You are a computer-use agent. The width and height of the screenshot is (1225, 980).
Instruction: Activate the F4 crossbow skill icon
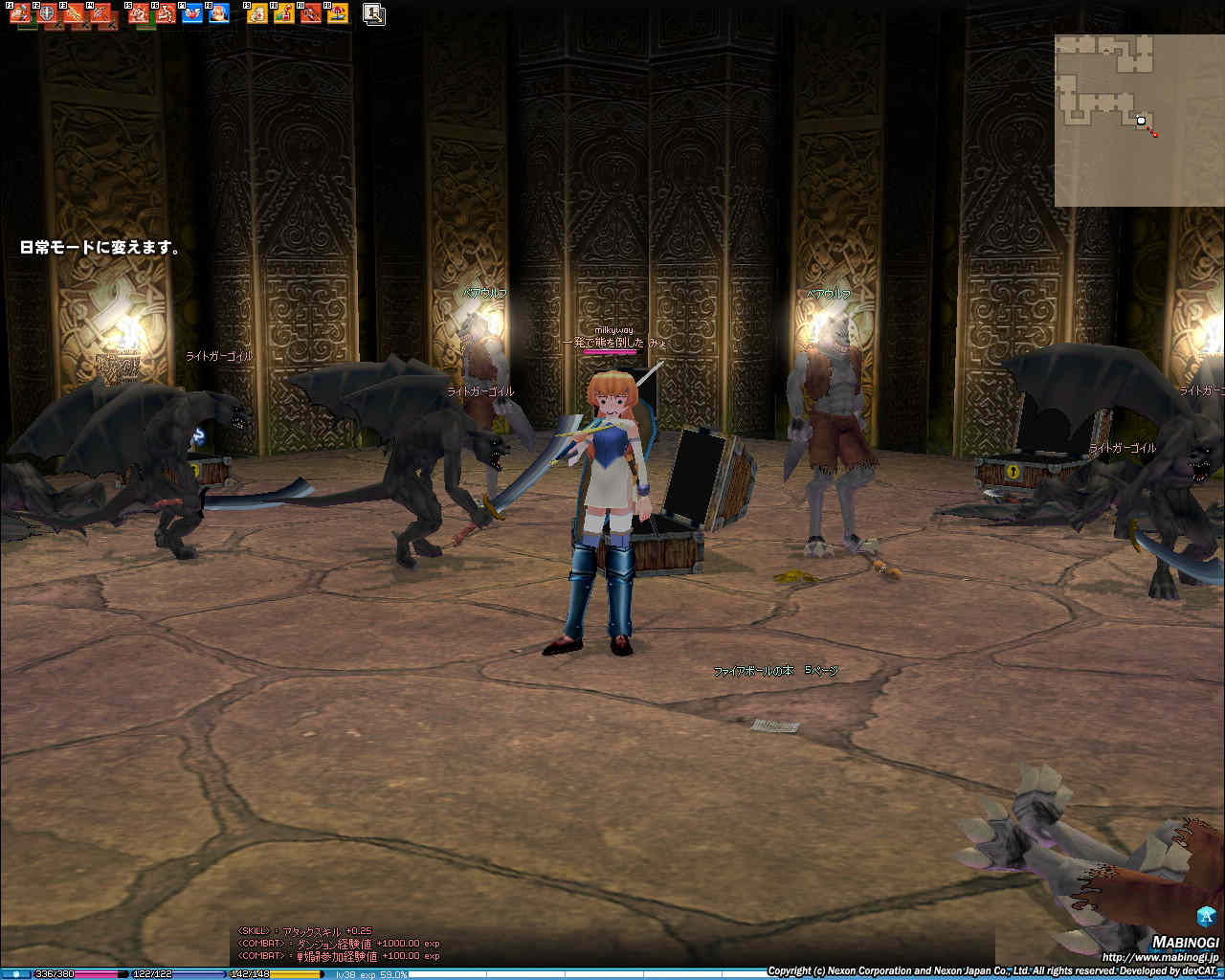[100, 13]
